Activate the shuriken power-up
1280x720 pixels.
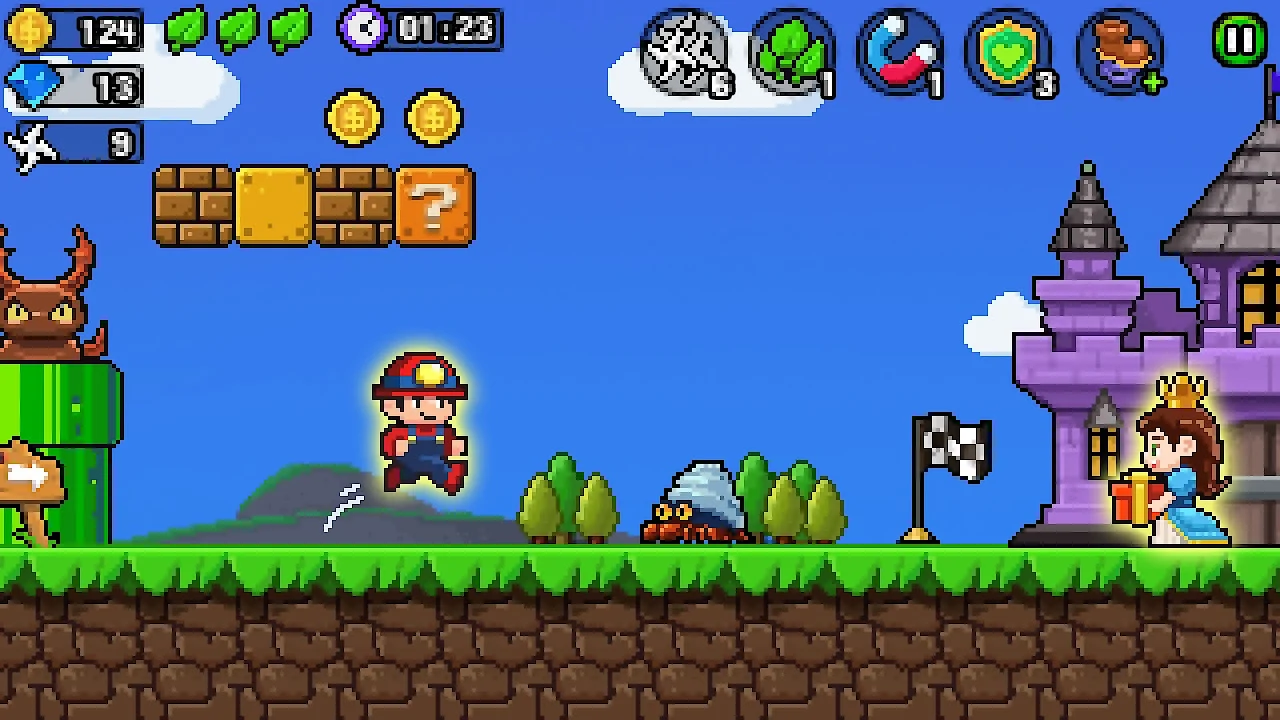click(685, 54)
